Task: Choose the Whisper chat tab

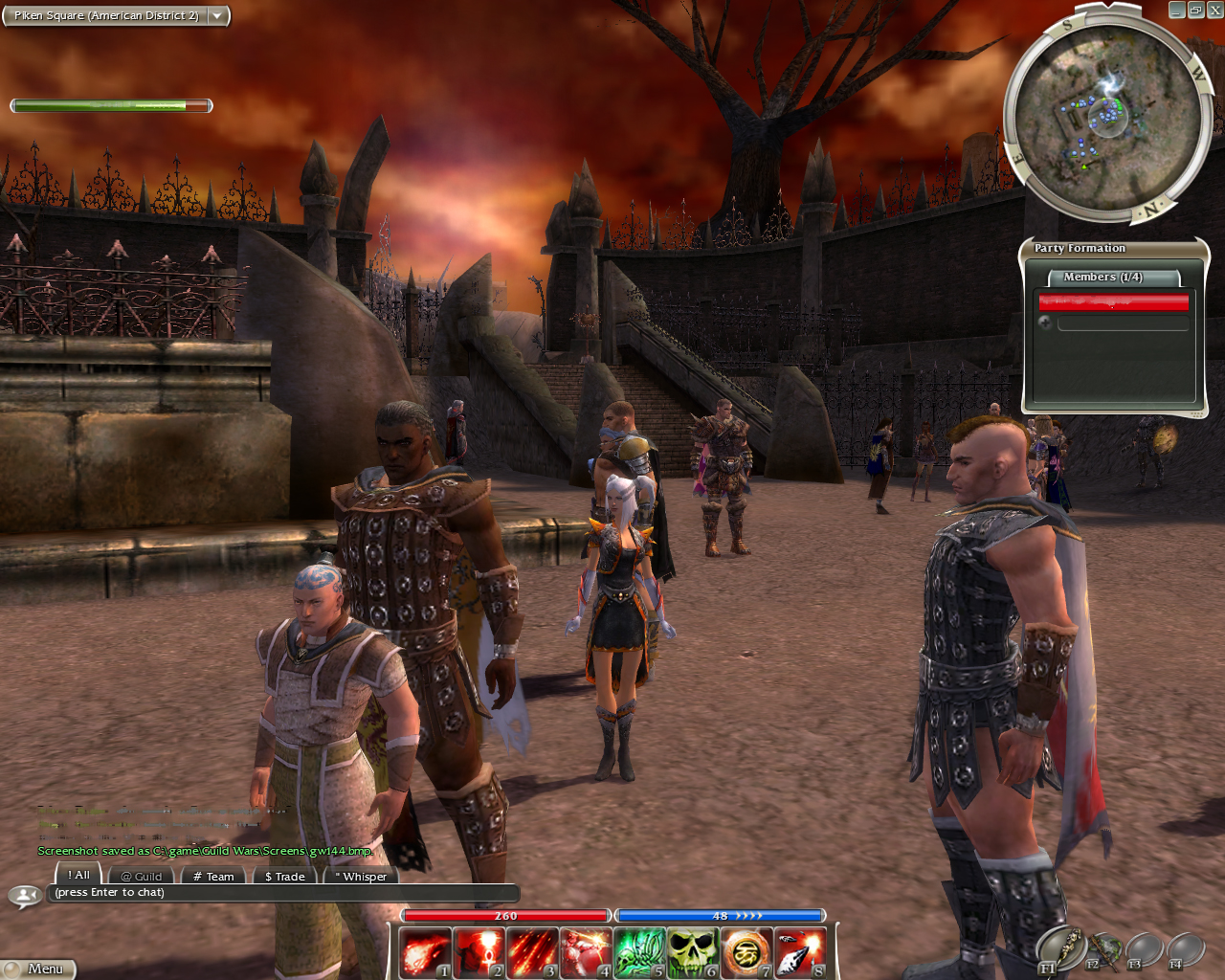Action: click(x=361, y=876)
